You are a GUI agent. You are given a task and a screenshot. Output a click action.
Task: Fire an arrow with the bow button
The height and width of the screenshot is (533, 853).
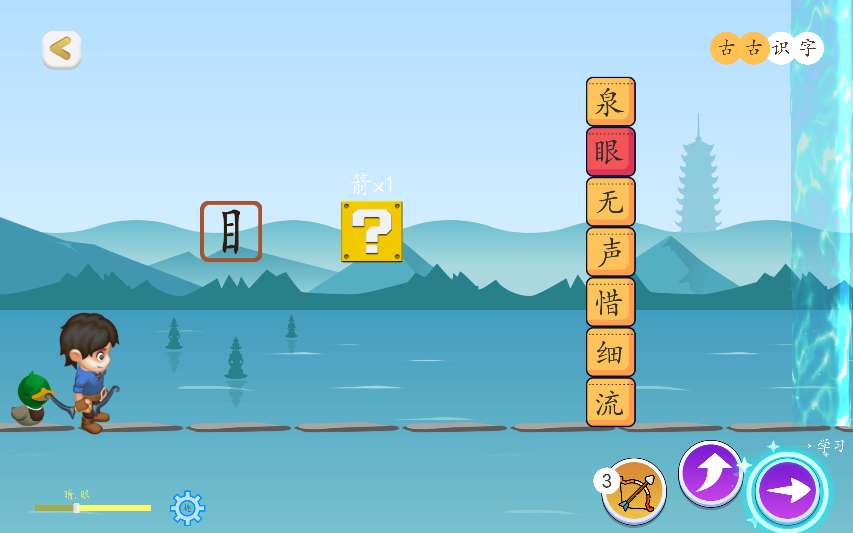coord(635,491)
